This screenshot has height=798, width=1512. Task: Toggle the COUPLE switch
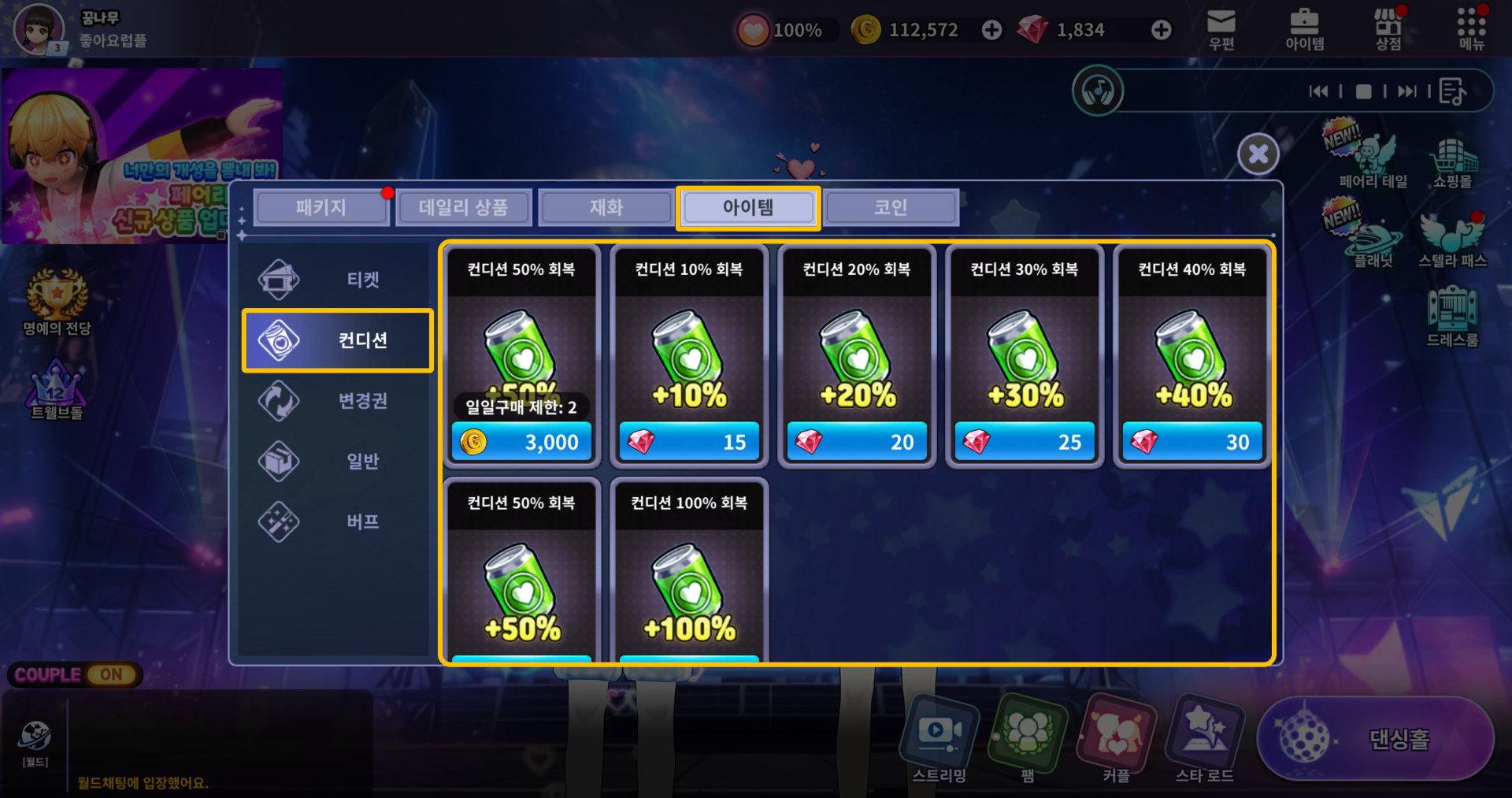click(111, 675)
